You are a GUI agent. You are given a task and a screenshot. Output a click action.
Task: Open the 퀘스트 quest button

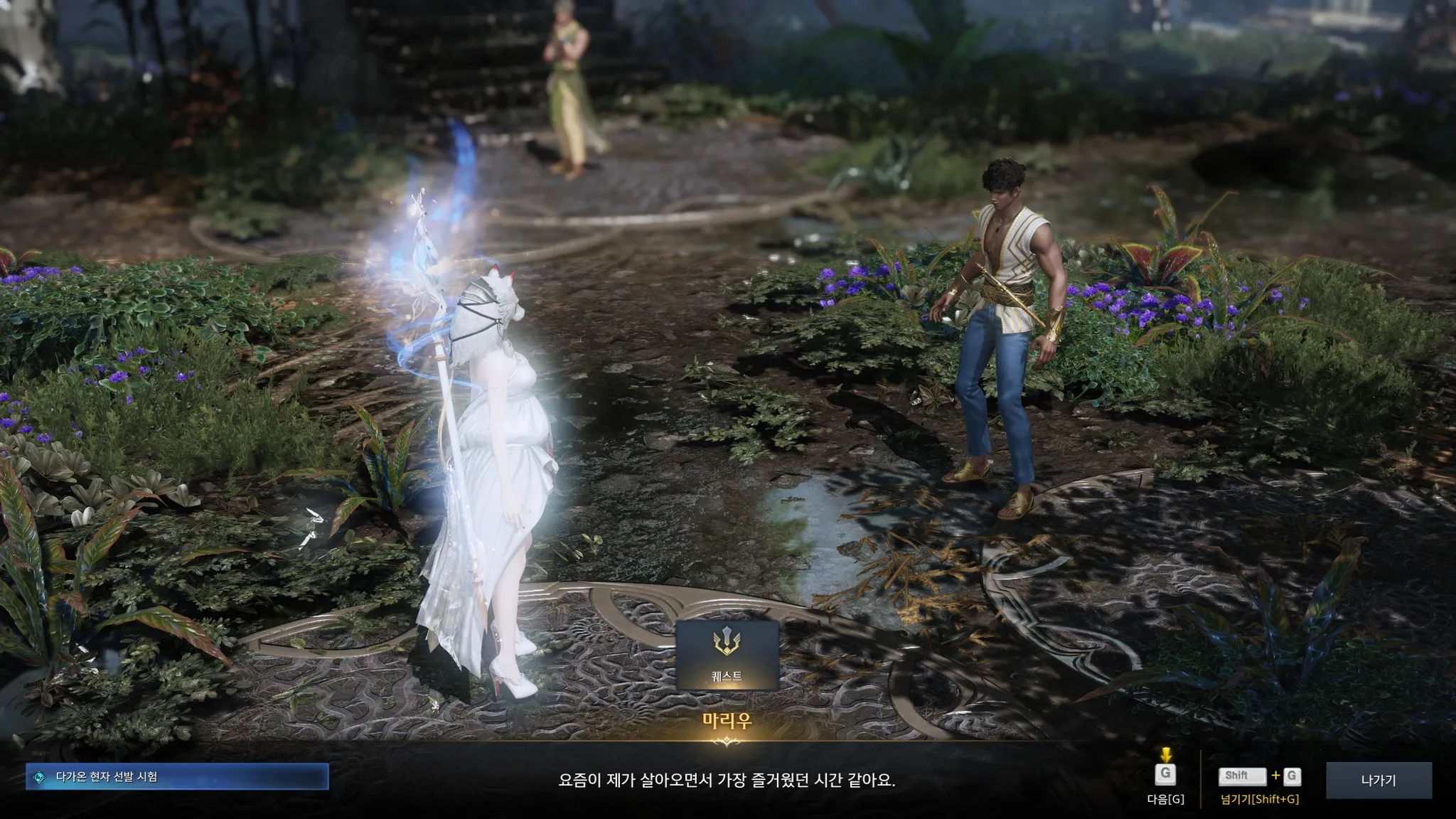coord(727,655)
